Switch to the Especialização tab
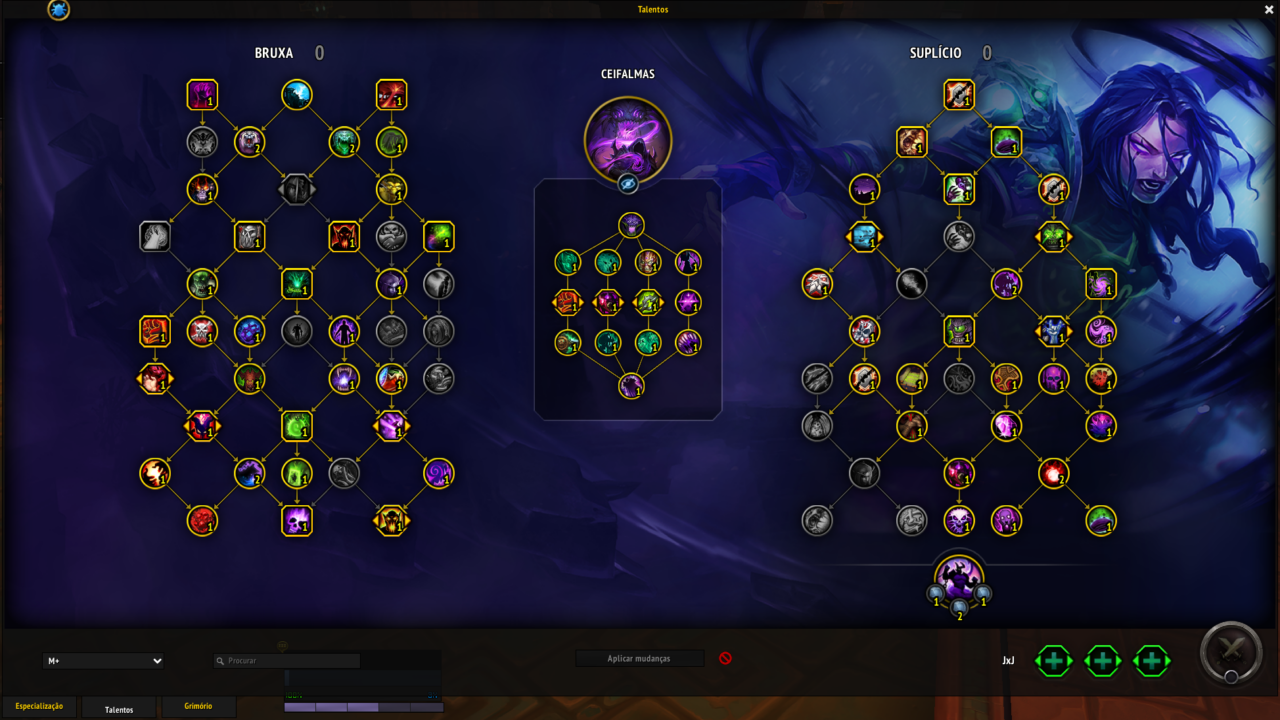 [x=39, y=707]
